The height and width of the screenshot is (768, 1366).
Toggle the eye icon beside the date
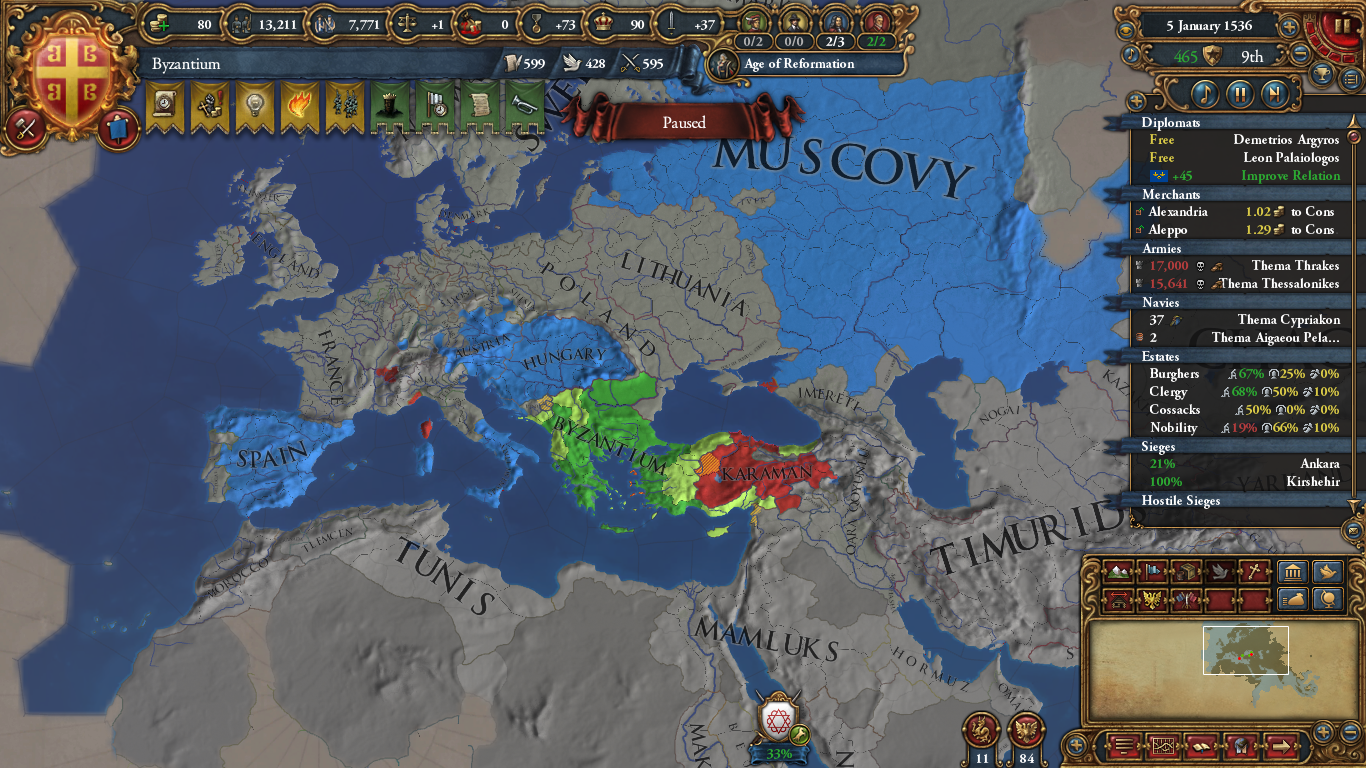[1126, 28]
